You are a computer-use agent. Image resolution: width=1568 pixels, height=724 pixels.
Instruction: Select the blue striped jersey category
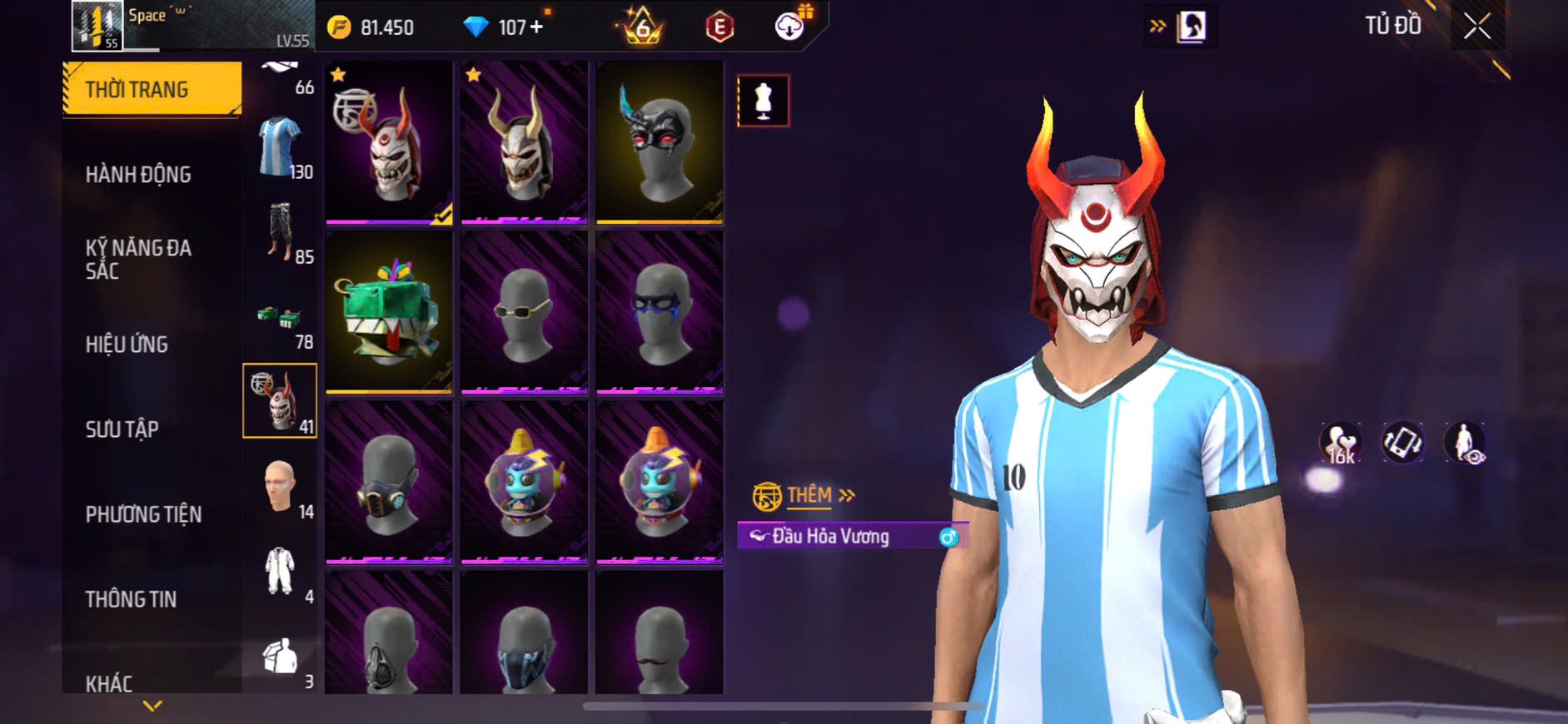[280, 147]
